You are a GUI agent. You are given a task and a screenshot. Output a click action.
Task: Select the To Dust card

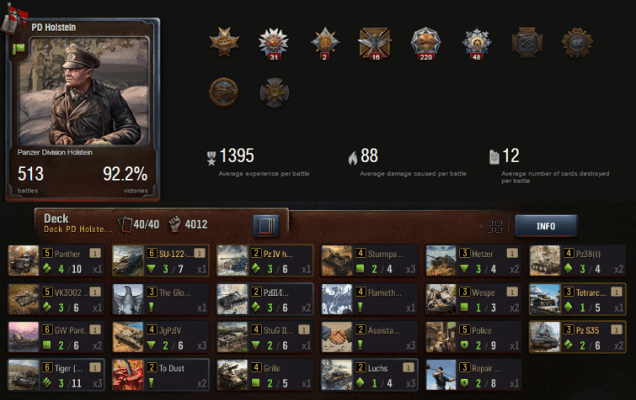pos(161,374)
